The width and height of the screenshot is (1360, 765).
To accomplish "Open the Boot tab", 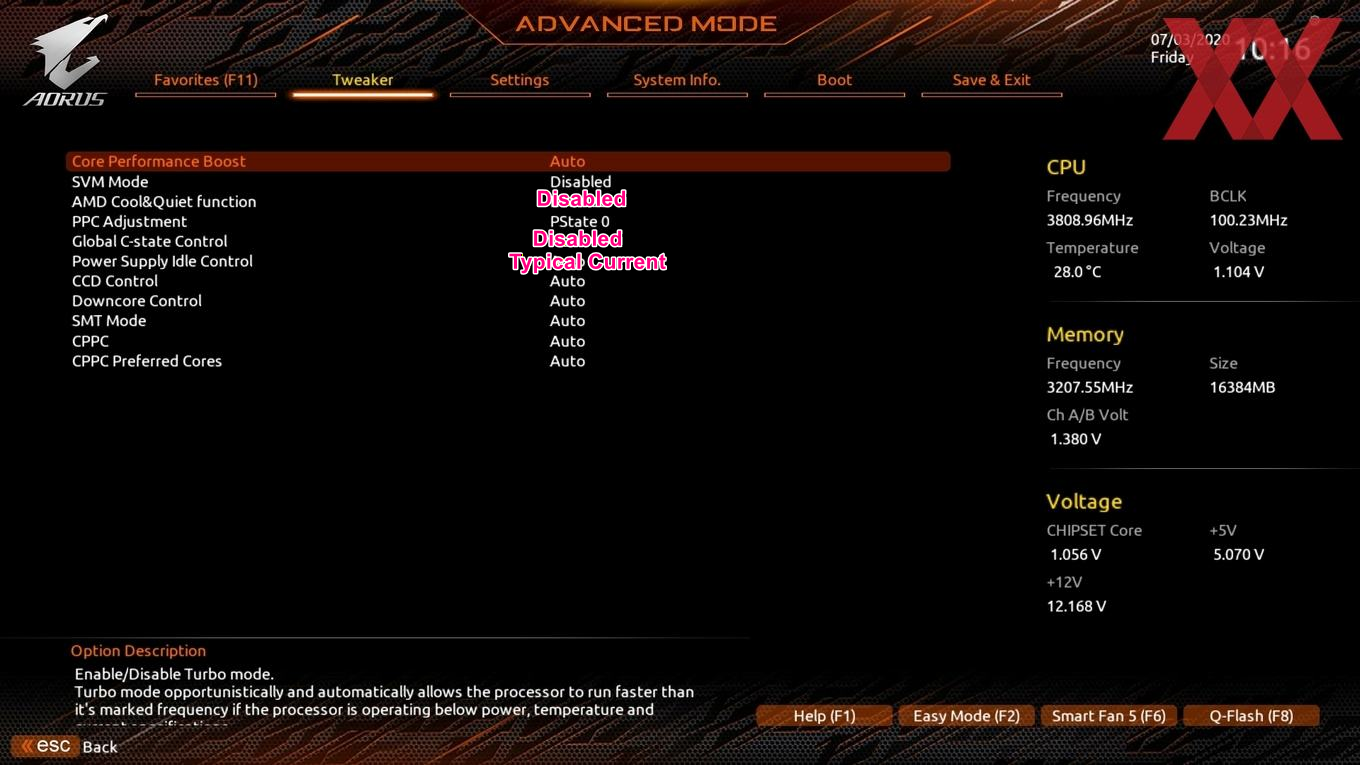I will click(x=834, y=80).
